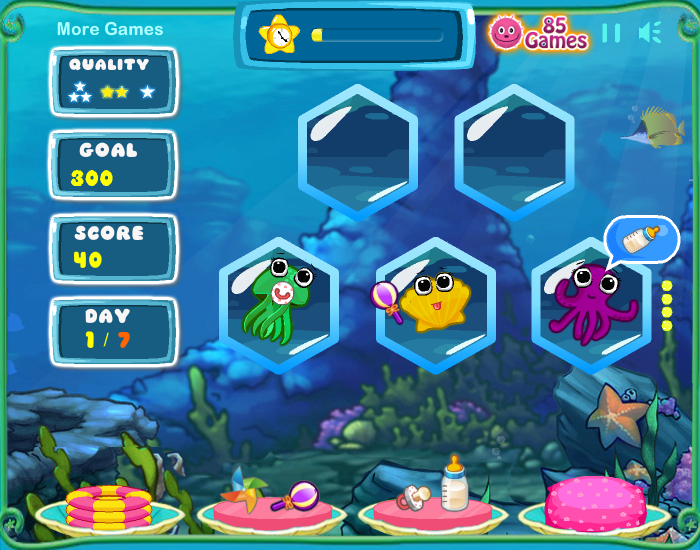The height and width of the screenshot is (550, 700).
Task: Choose the yellow shell baby bubble
Action: point(435,304)
